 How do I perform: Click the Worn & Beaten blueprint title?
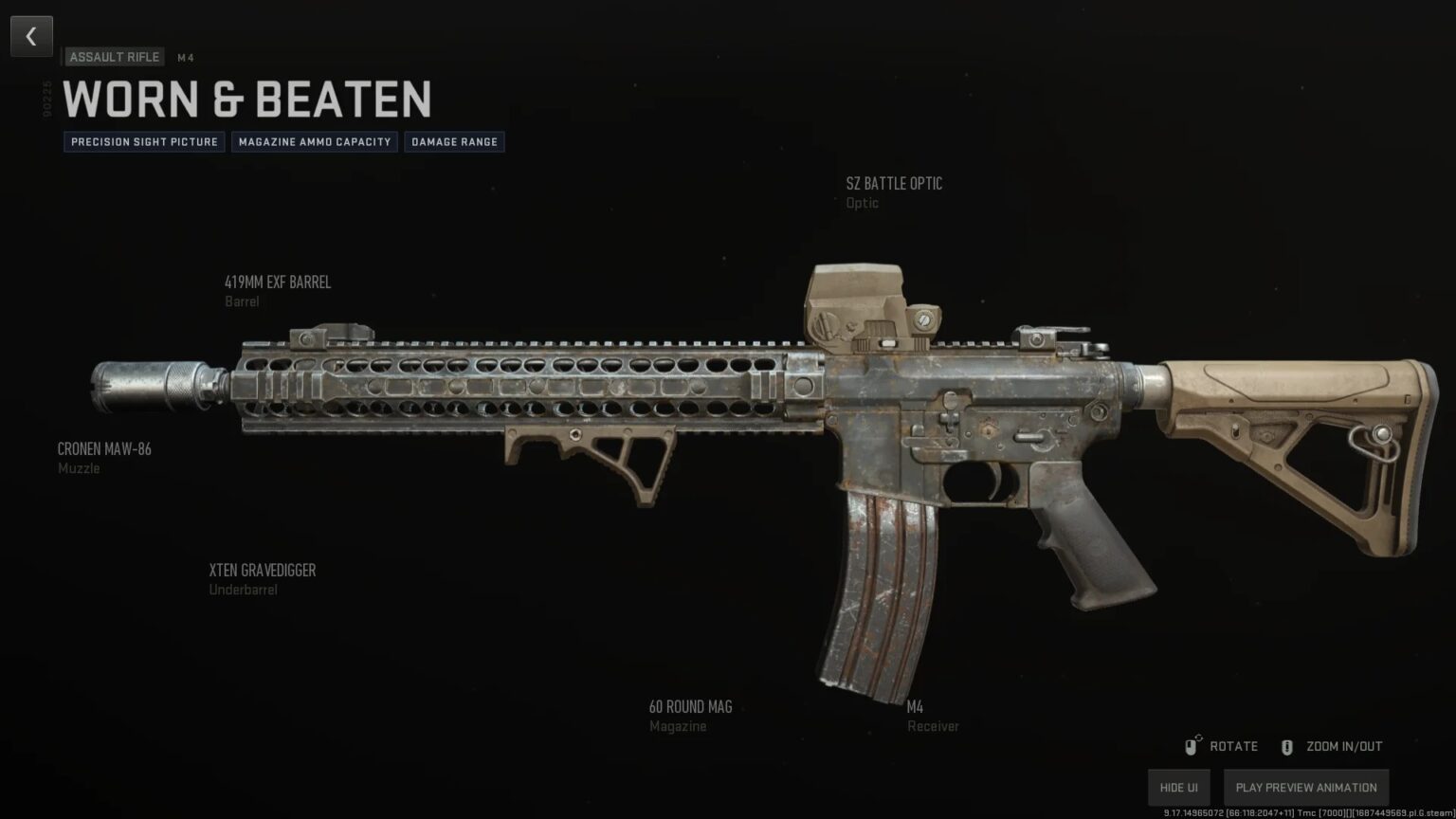250,99
